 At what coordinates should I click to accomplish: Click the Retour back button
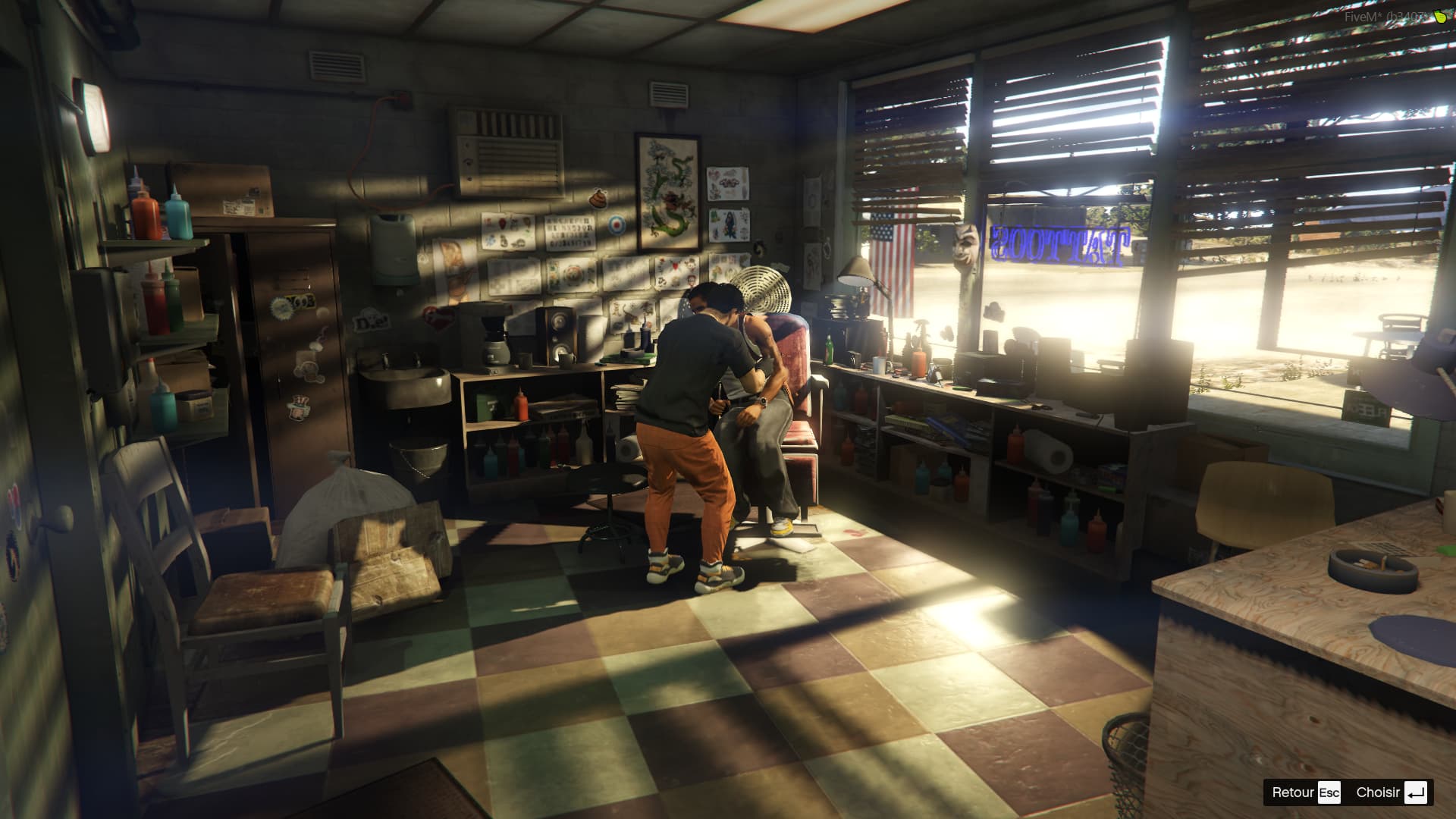click(x=1305, y=792)
